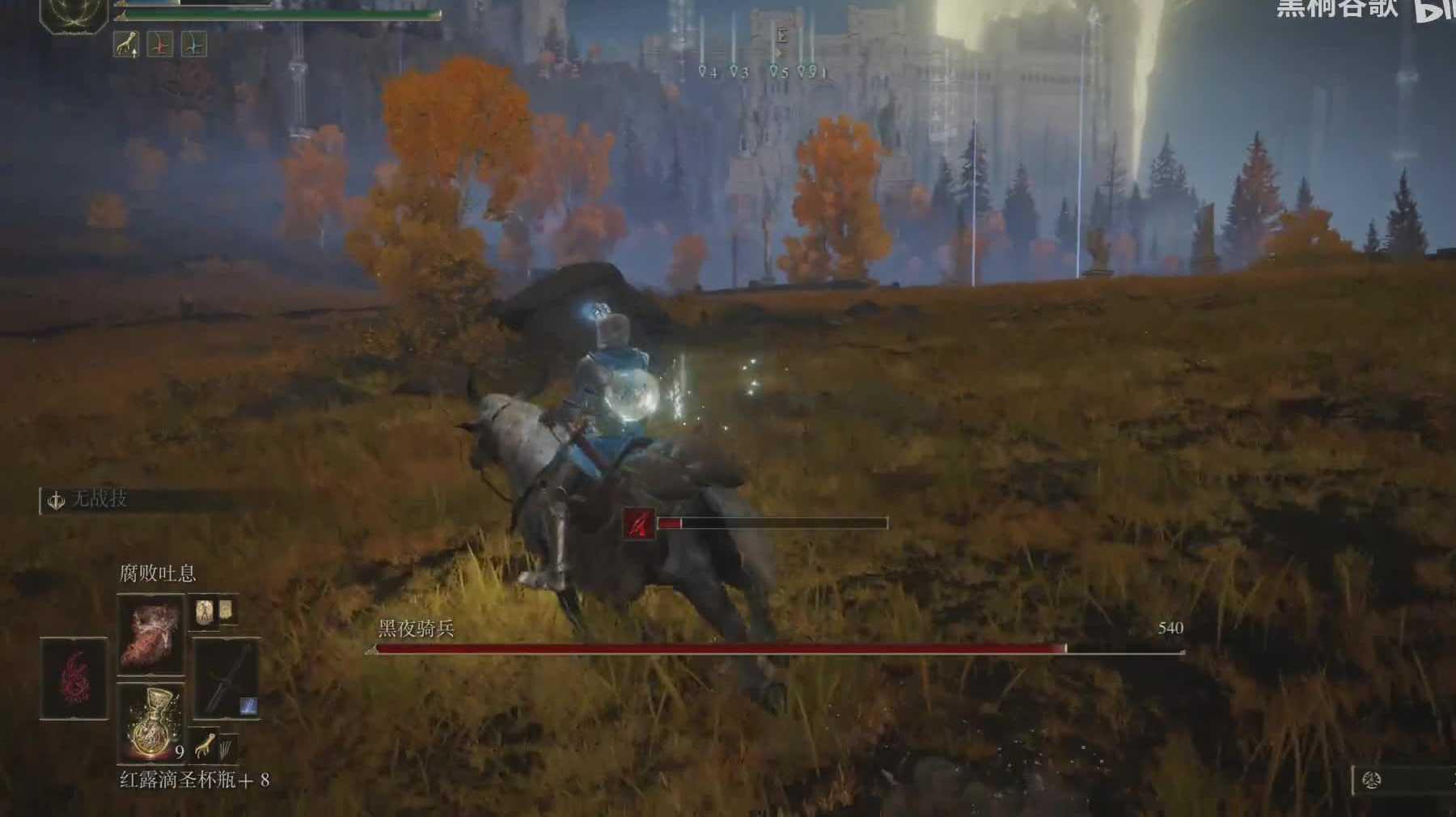Click the blue root status buff icon
Screen dimensions: 1456x817
coord(193,44)
